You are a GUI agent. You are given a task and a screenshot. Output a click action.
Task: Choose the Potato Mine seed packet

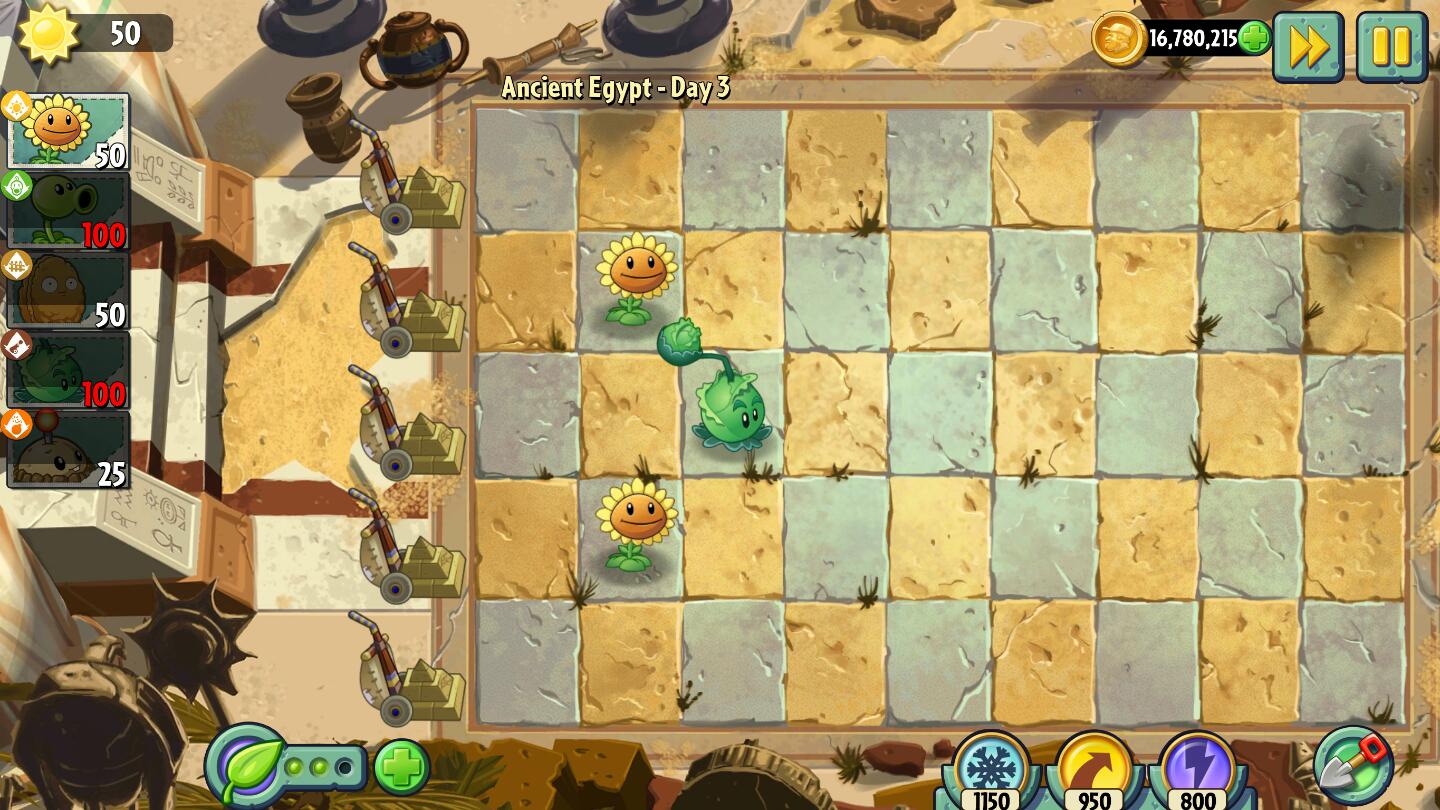pyautogui.click(x=68, y=450)
